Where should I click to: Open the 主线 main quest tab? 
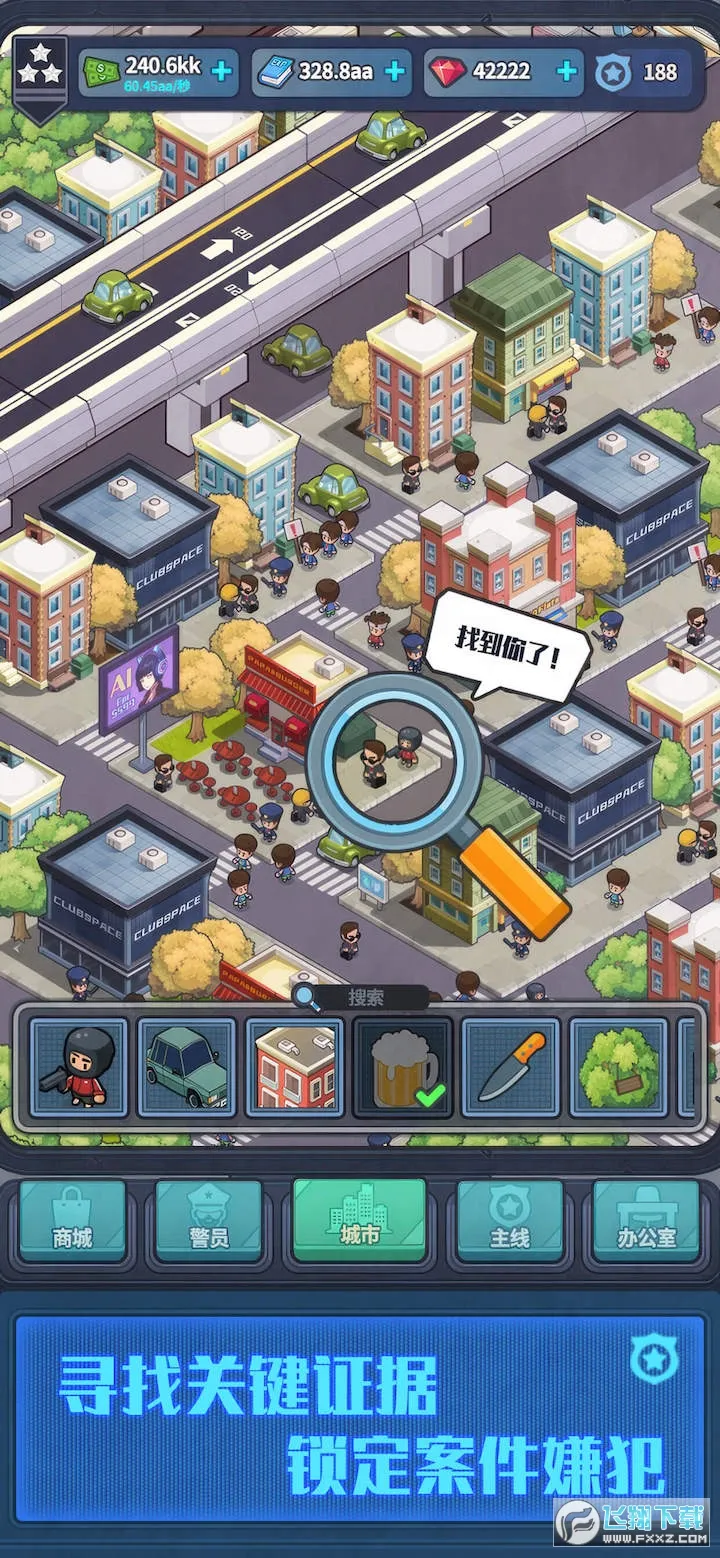[509, 1221]
